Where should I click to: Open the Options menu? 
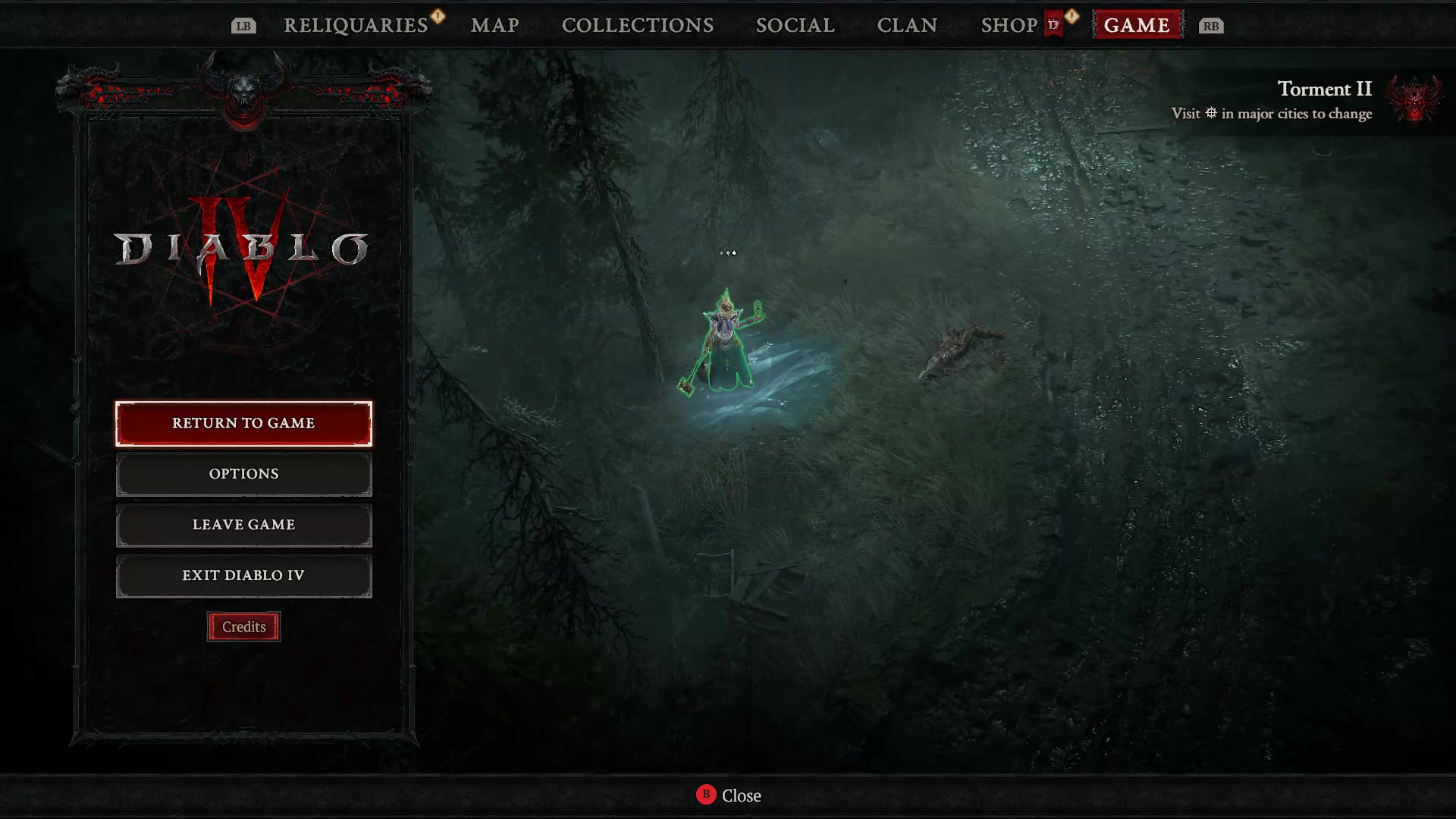point(243,473)
